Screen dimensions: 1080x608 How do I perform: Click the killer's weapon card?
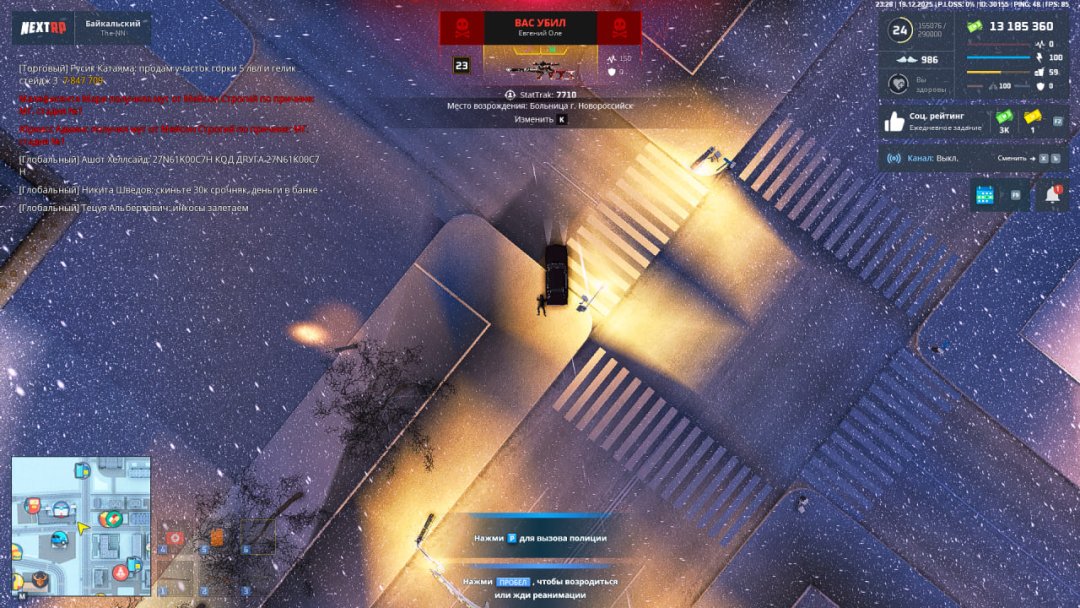coord(539,66)
